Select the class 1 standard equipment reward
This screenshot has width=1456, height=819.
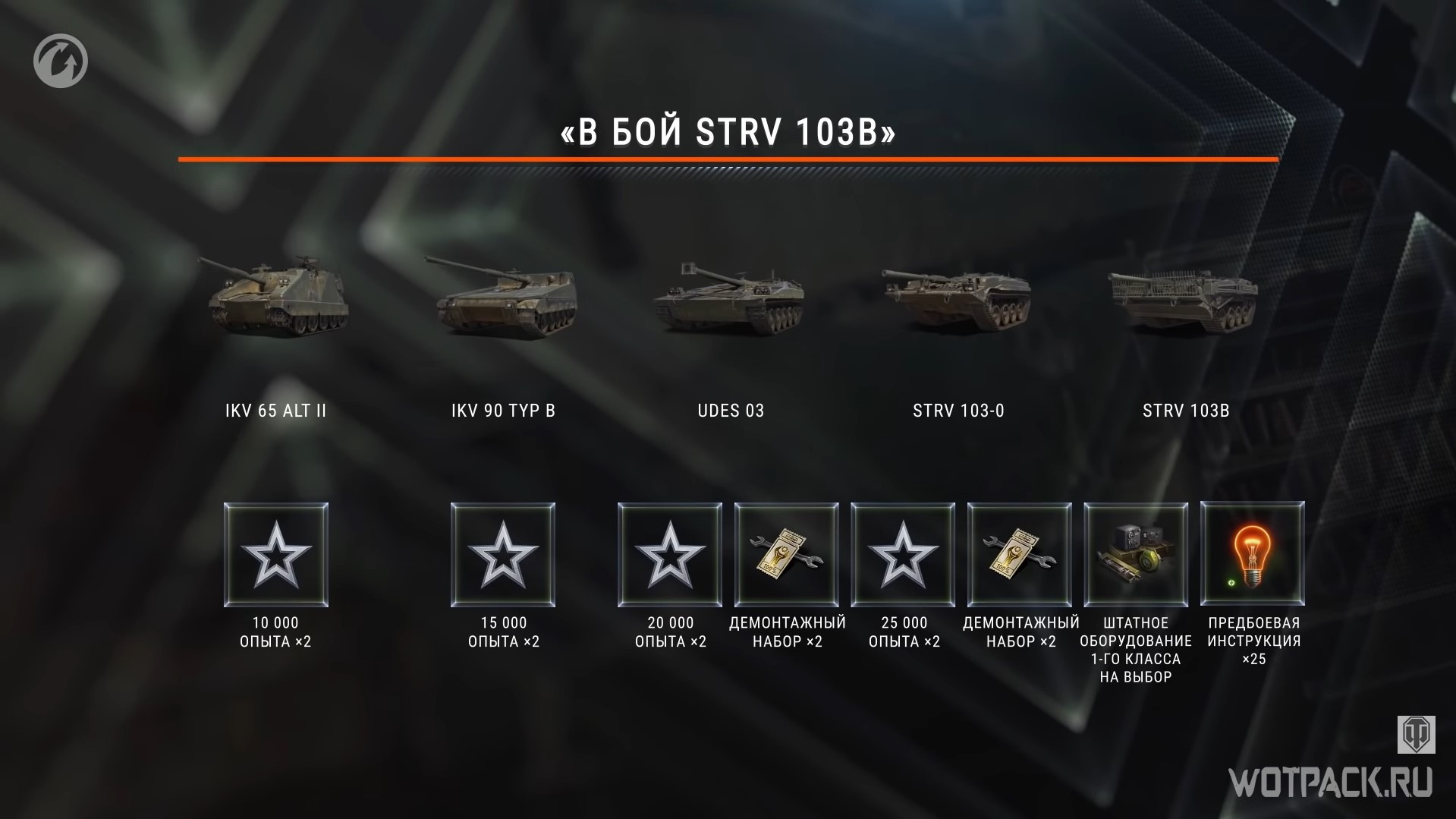tap(1136, 555)
